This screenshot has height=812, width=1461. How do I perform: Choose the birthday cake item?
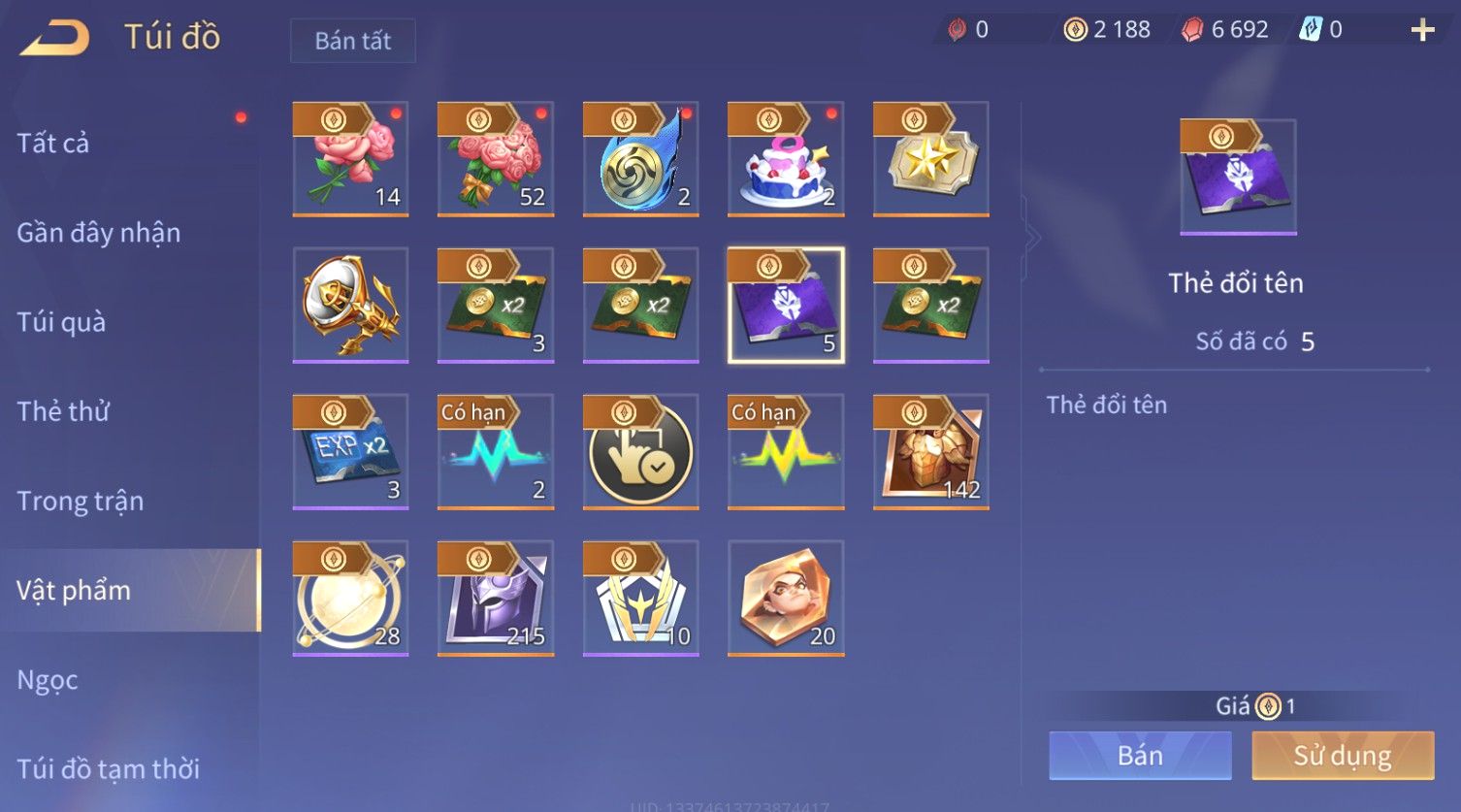tap(786, 159)
